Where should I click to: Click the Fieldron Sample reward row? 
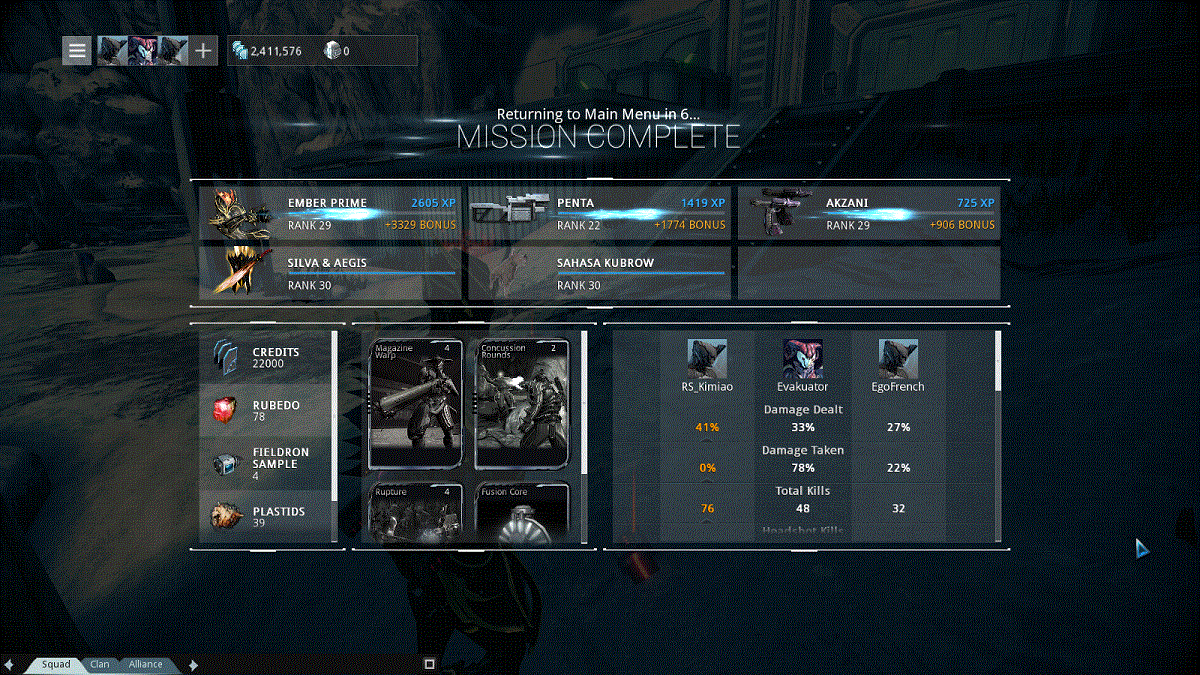tap(267, 463)
